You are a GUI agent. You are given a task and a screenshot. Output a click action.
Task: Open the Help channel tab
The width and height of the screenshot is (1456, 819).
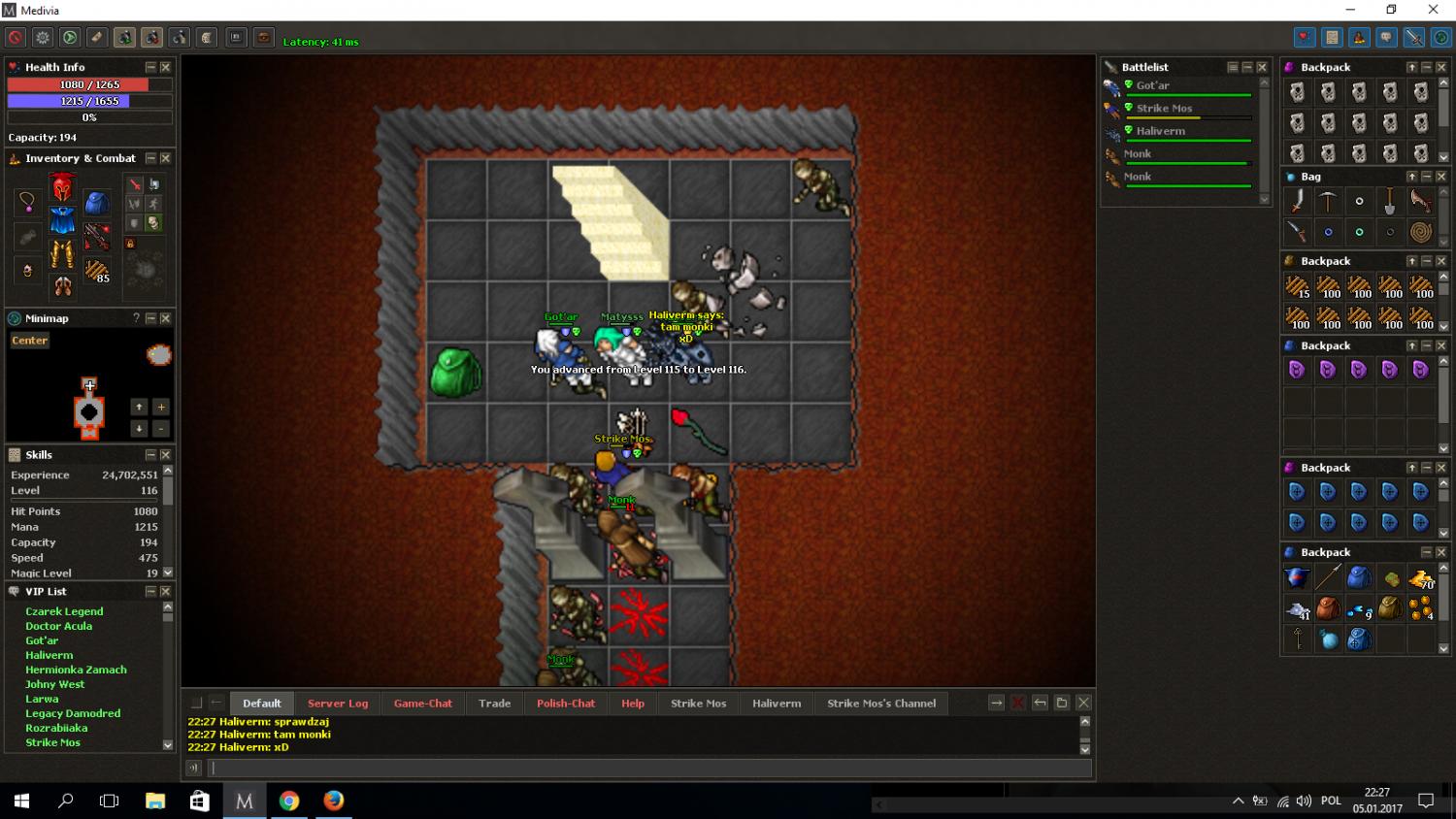coord(633,704)
